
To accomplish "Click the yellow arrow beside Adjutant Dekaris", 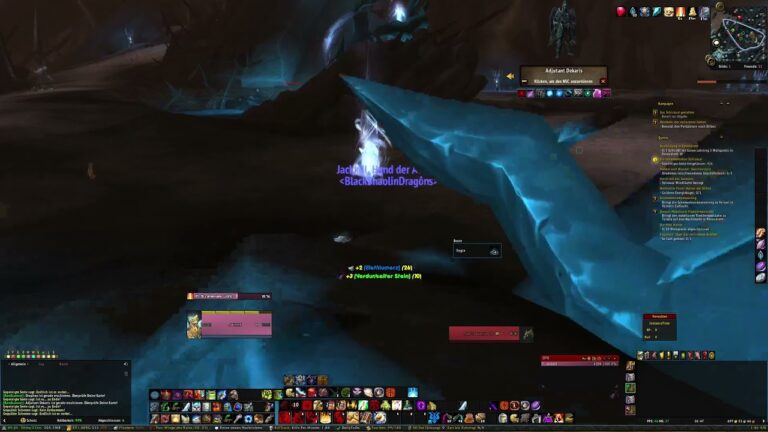I will click(x=511, y=76).
